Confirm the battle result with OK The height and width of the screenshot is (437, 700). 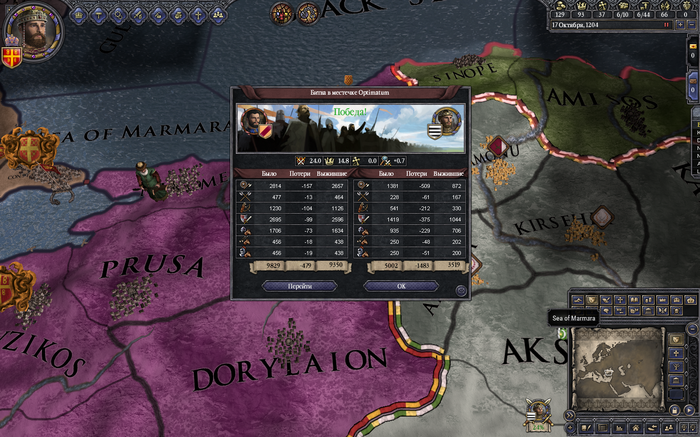tap(400, 286)
